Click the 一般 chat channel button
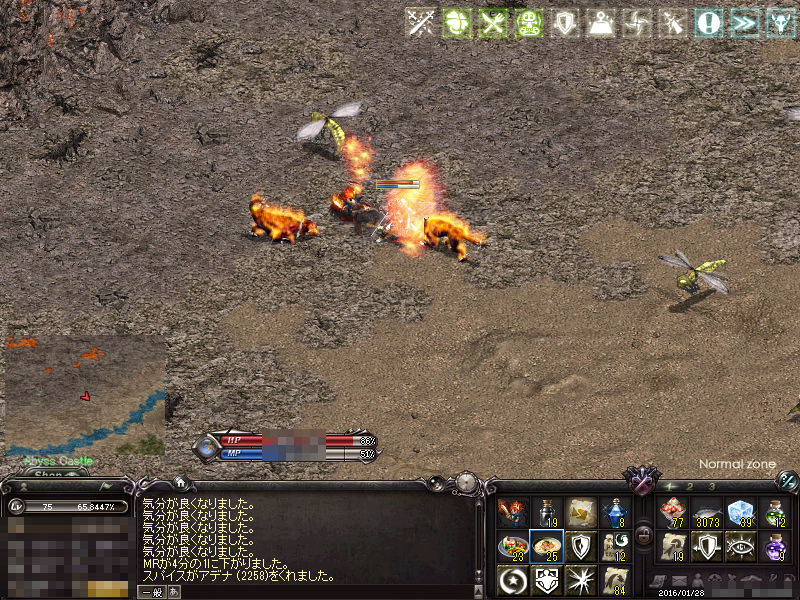 (x=150, y=591)
